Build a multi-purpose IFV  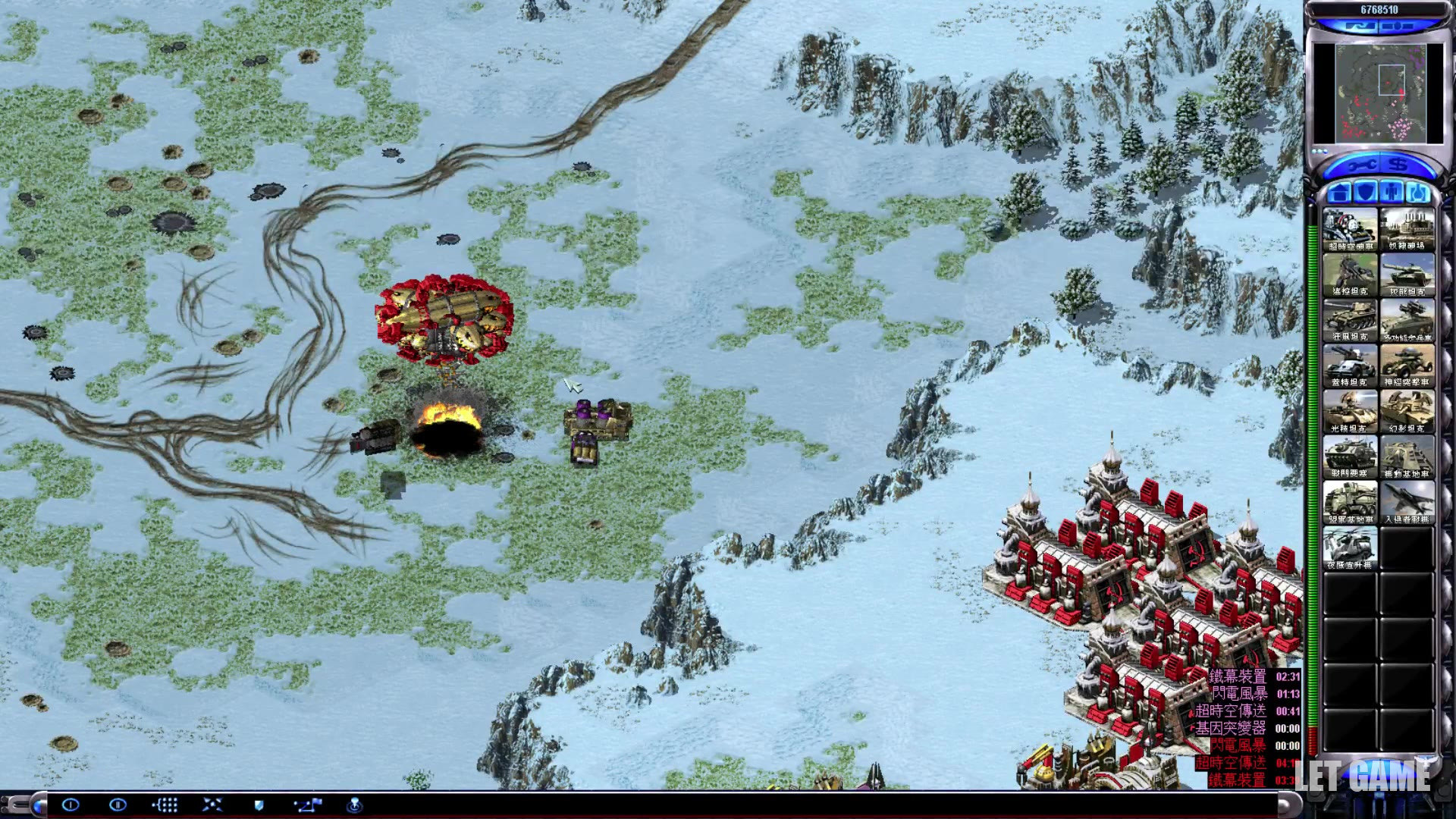click(x=1407, y=320)
